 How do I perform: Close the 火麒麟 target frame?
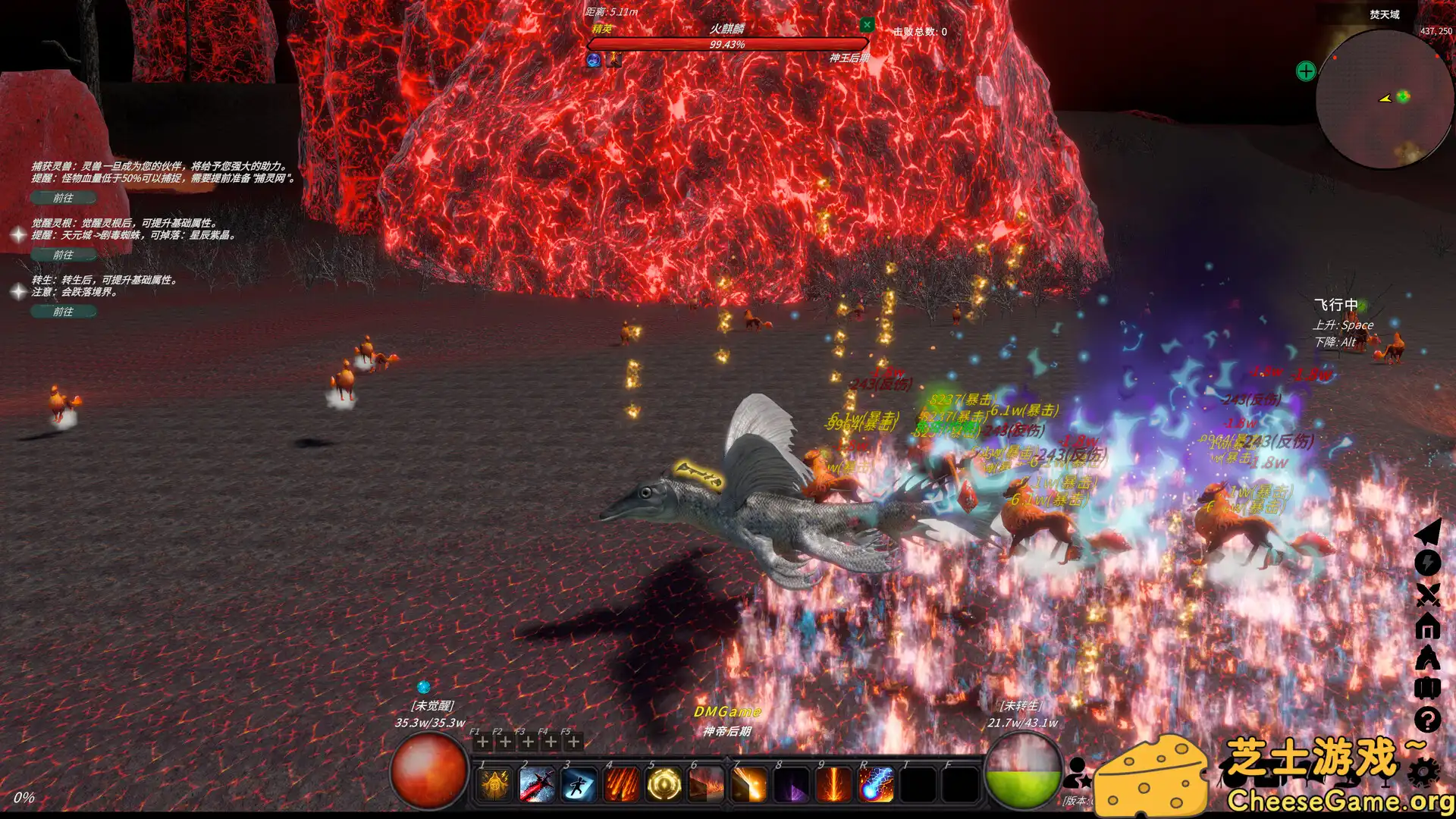(x=867, y=25)
